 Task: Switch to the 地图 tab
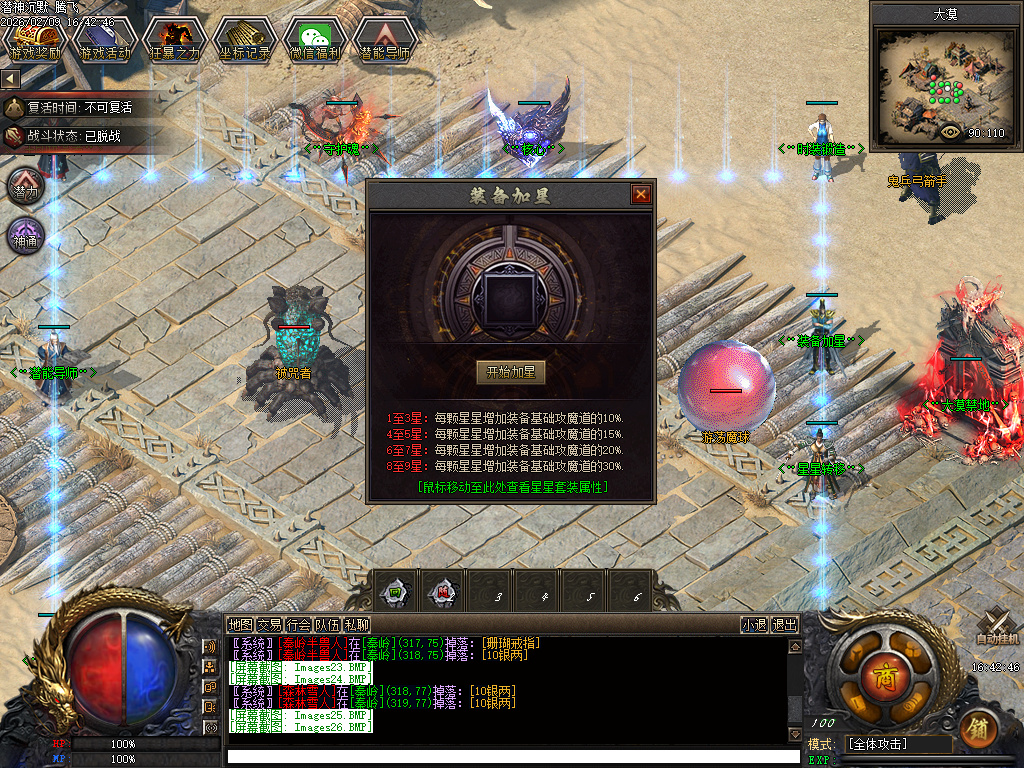coord(240,625)
